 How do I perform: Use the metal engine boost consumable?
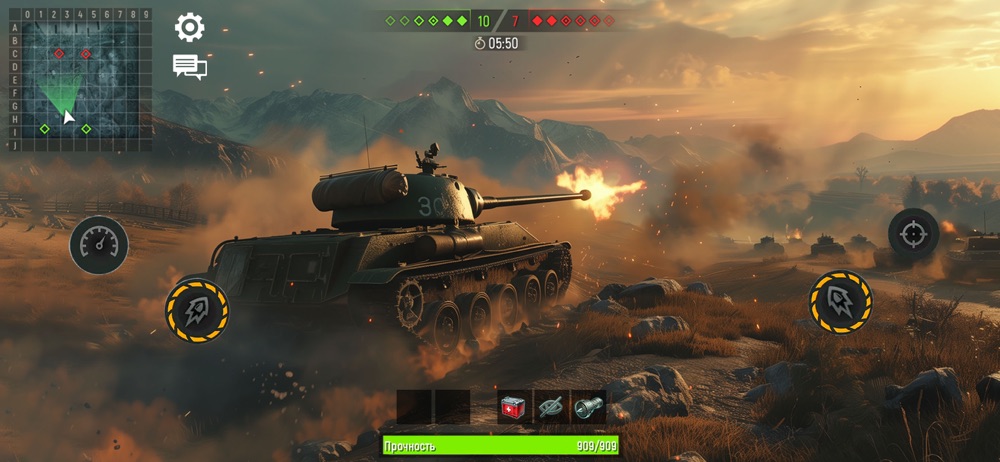coord(588,407)
